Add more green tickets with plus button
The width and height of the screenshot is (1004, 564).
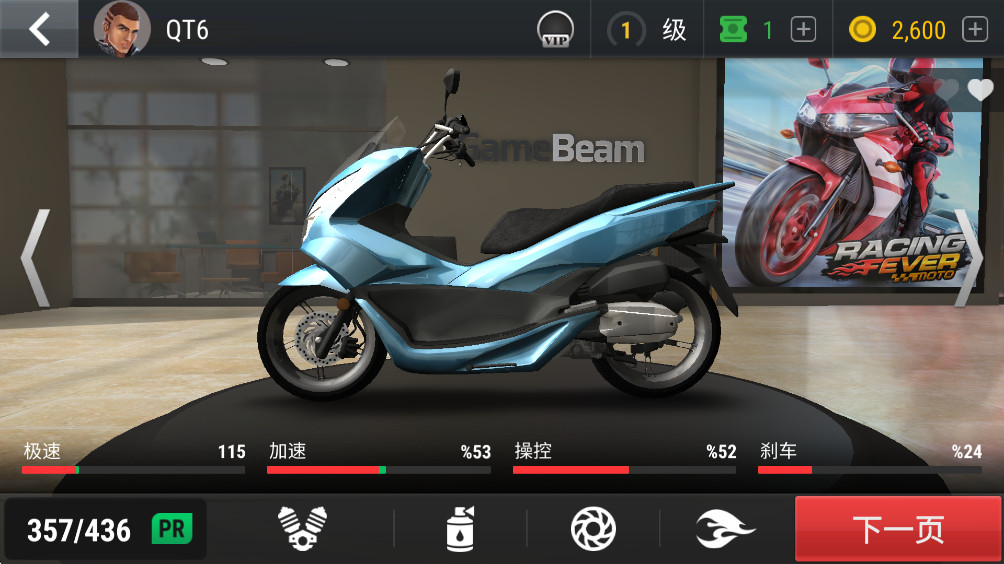(803, 30)
